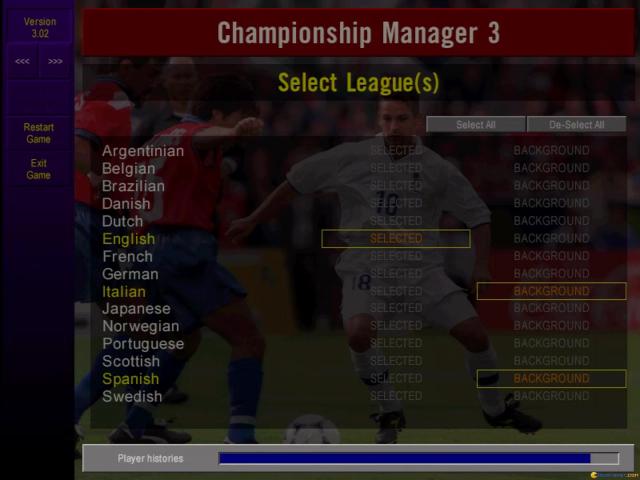Set the French league to BACKGROUND
The image size is (640, 480).
tap(551, 256)
